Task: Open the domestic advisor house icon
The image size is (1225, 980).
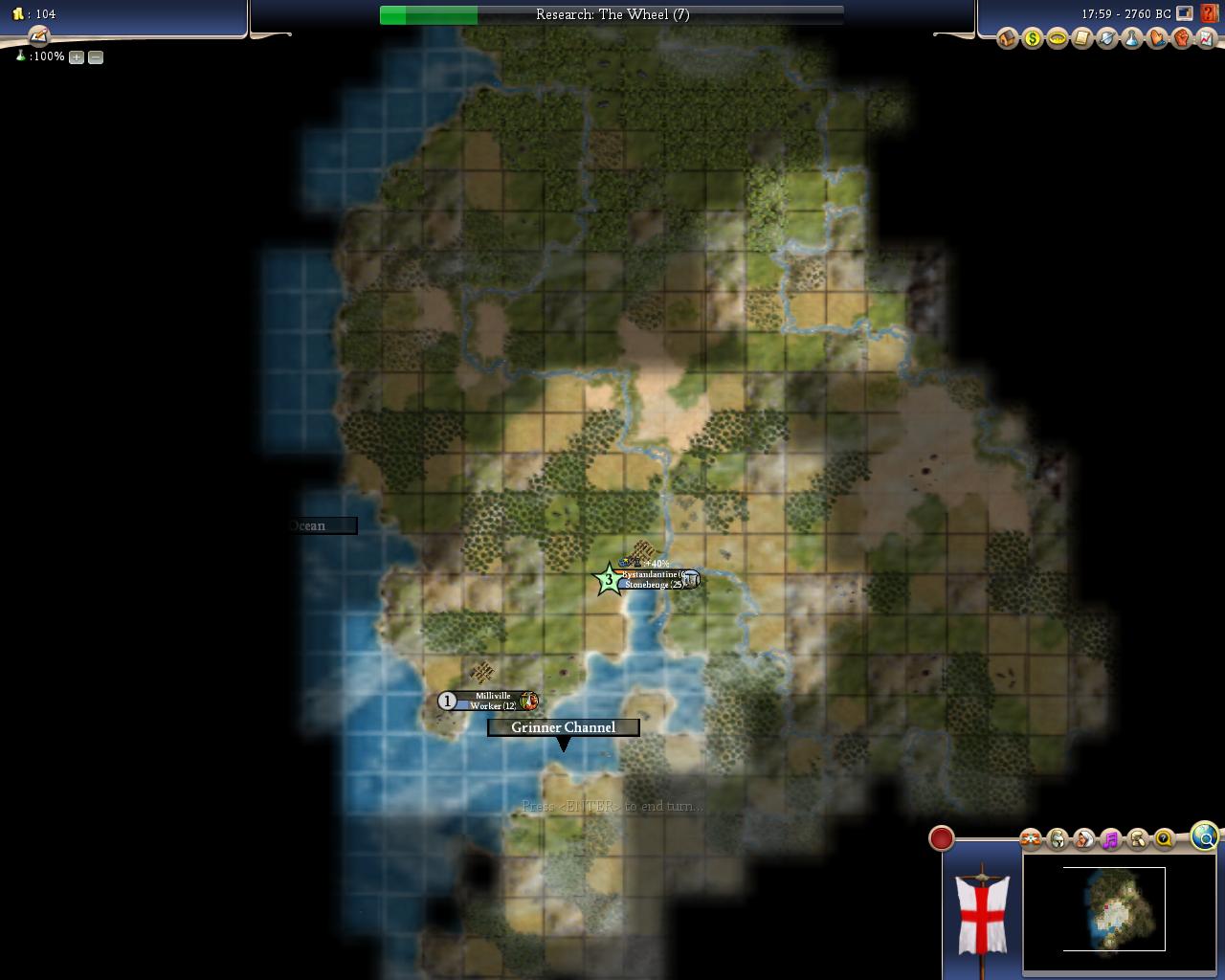Action: 1007,38
